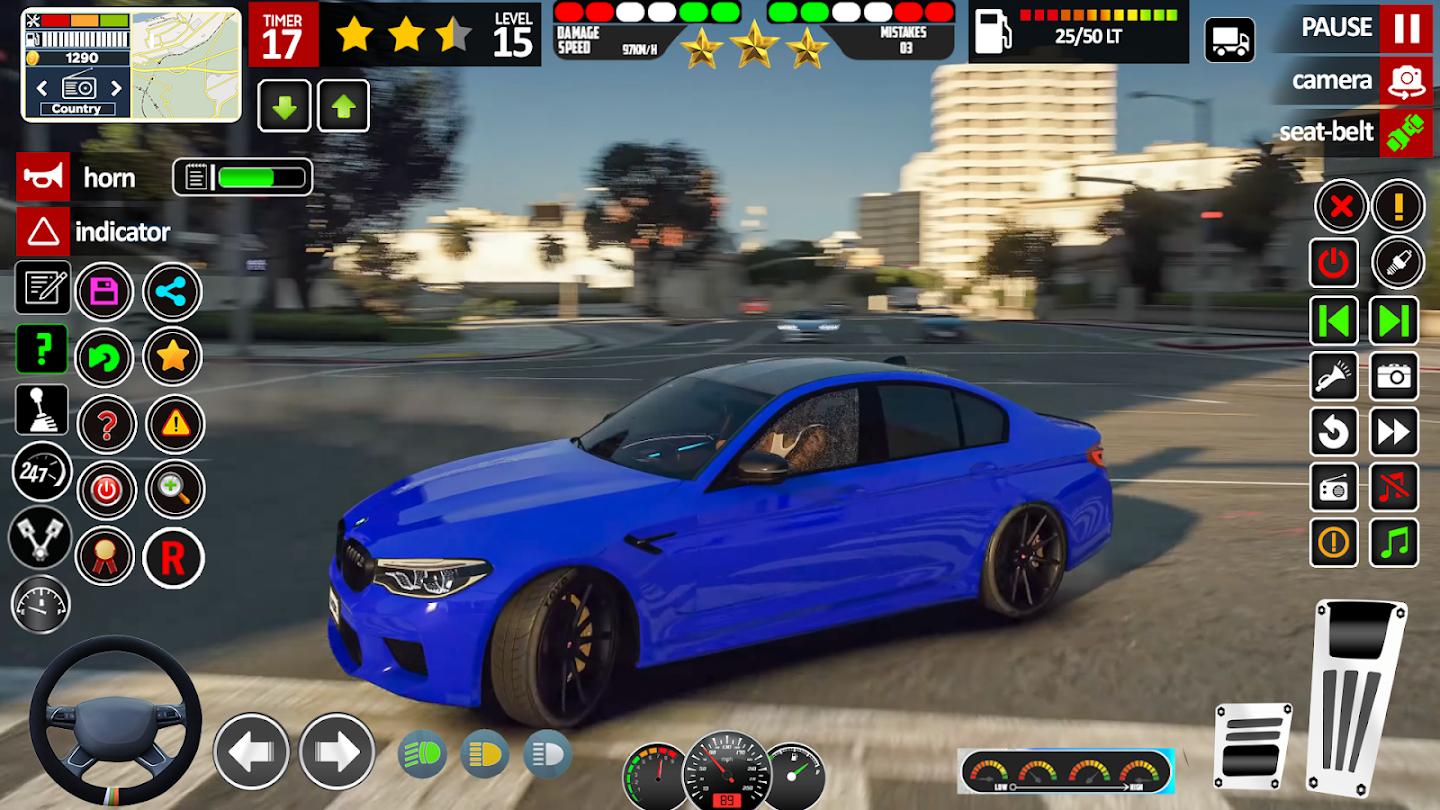
Task: Switch the camera view
Action: [x=1405, y=81]
